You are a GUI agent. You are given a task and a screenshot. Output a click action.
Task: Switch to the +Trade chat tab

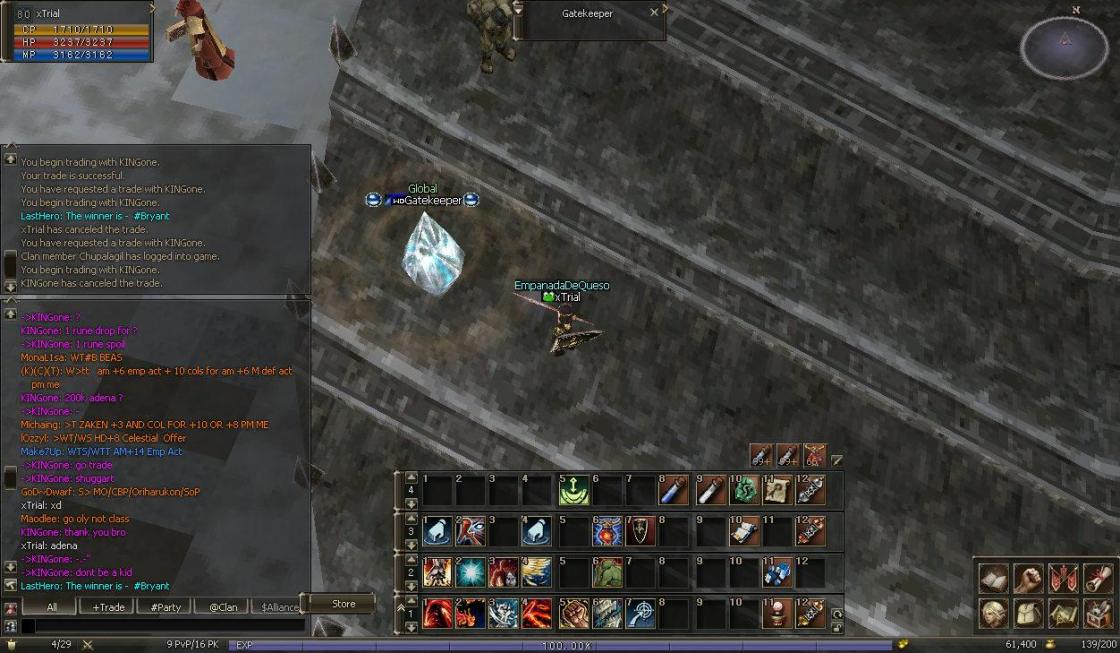point(108,607)
